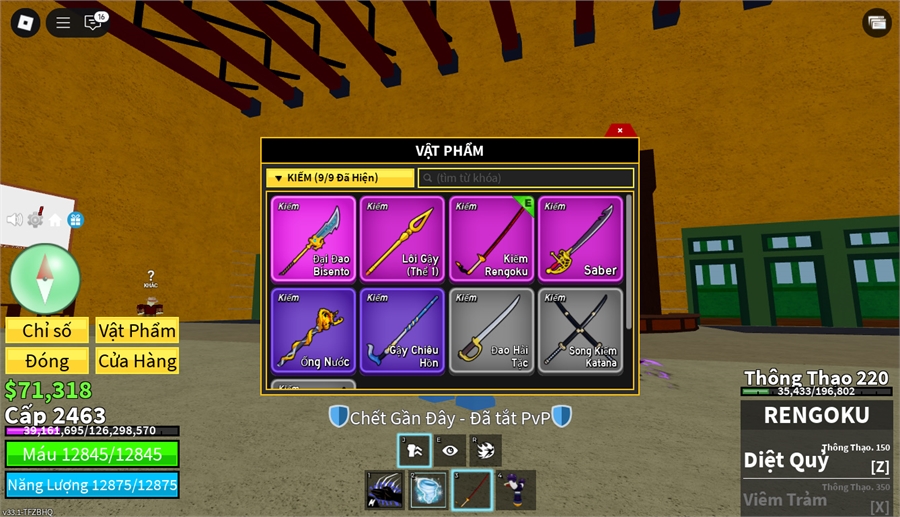Image resolution: width=900 pixels, height=517 pixels.
Task: Click the blue gift box icon
Action: (75, 220)
